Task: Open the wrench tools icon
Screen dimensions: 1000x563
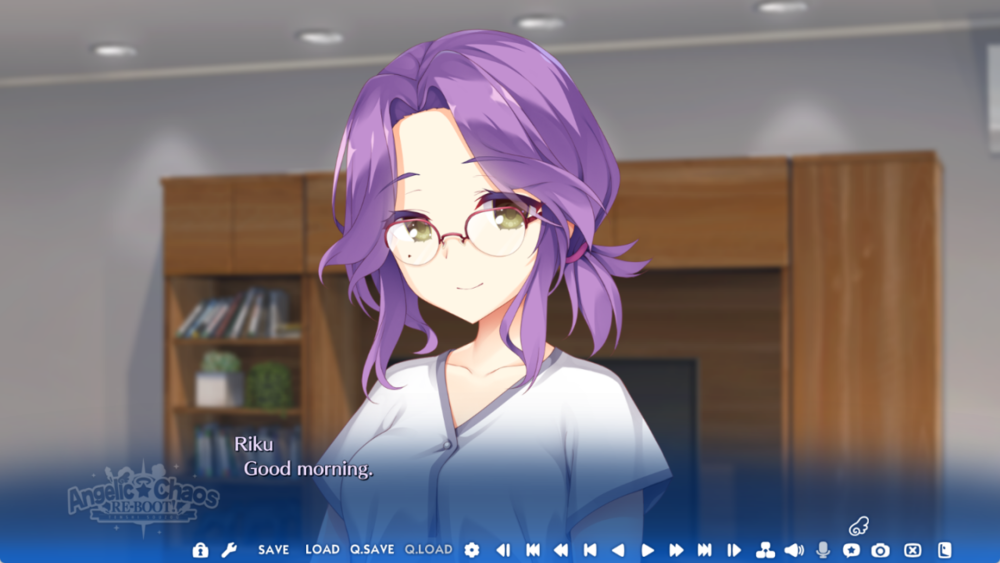Action: pos(228,550)
